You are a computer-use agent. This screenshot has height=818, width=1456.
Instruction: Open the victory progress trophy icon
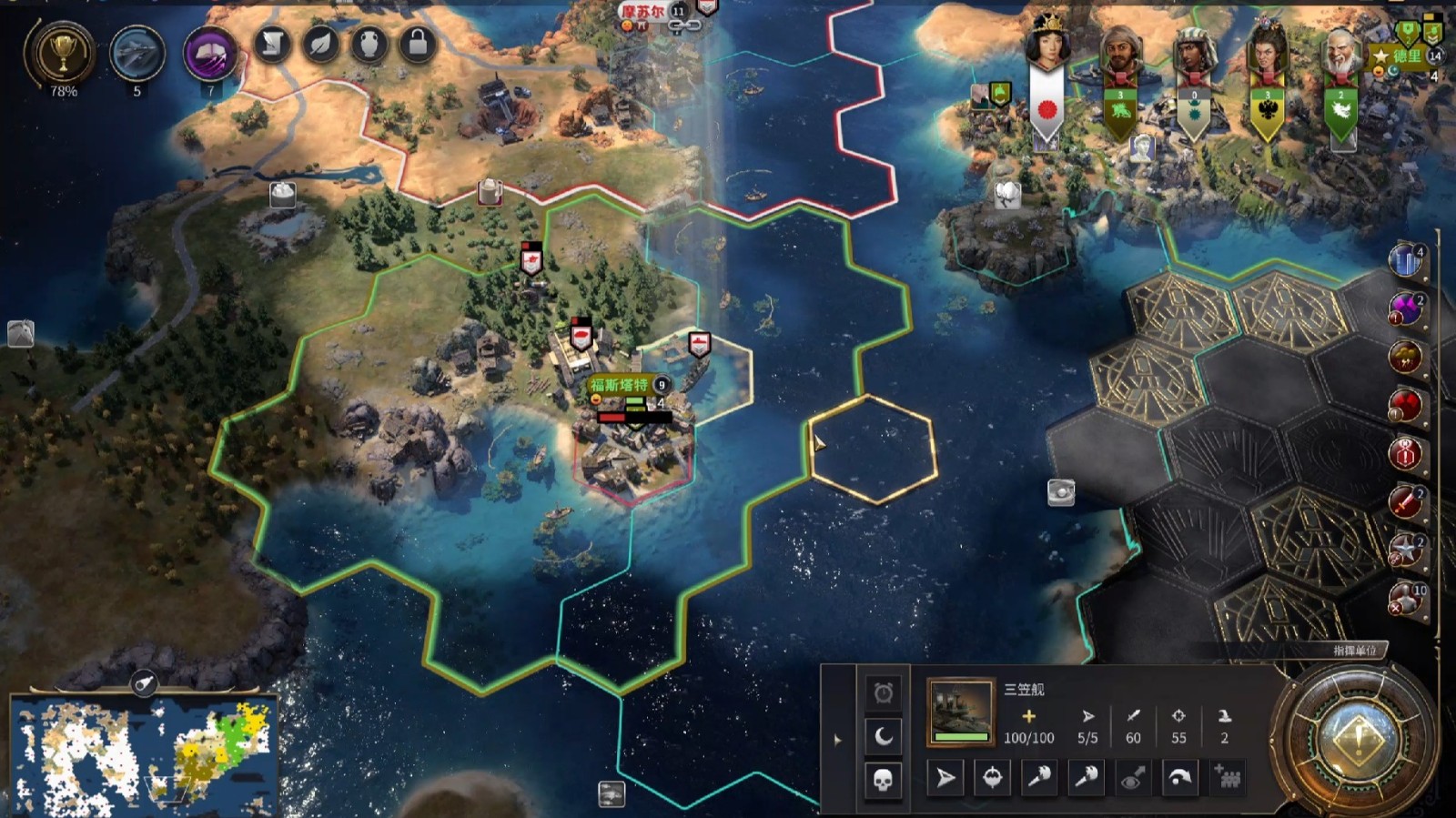click(63, 54)
